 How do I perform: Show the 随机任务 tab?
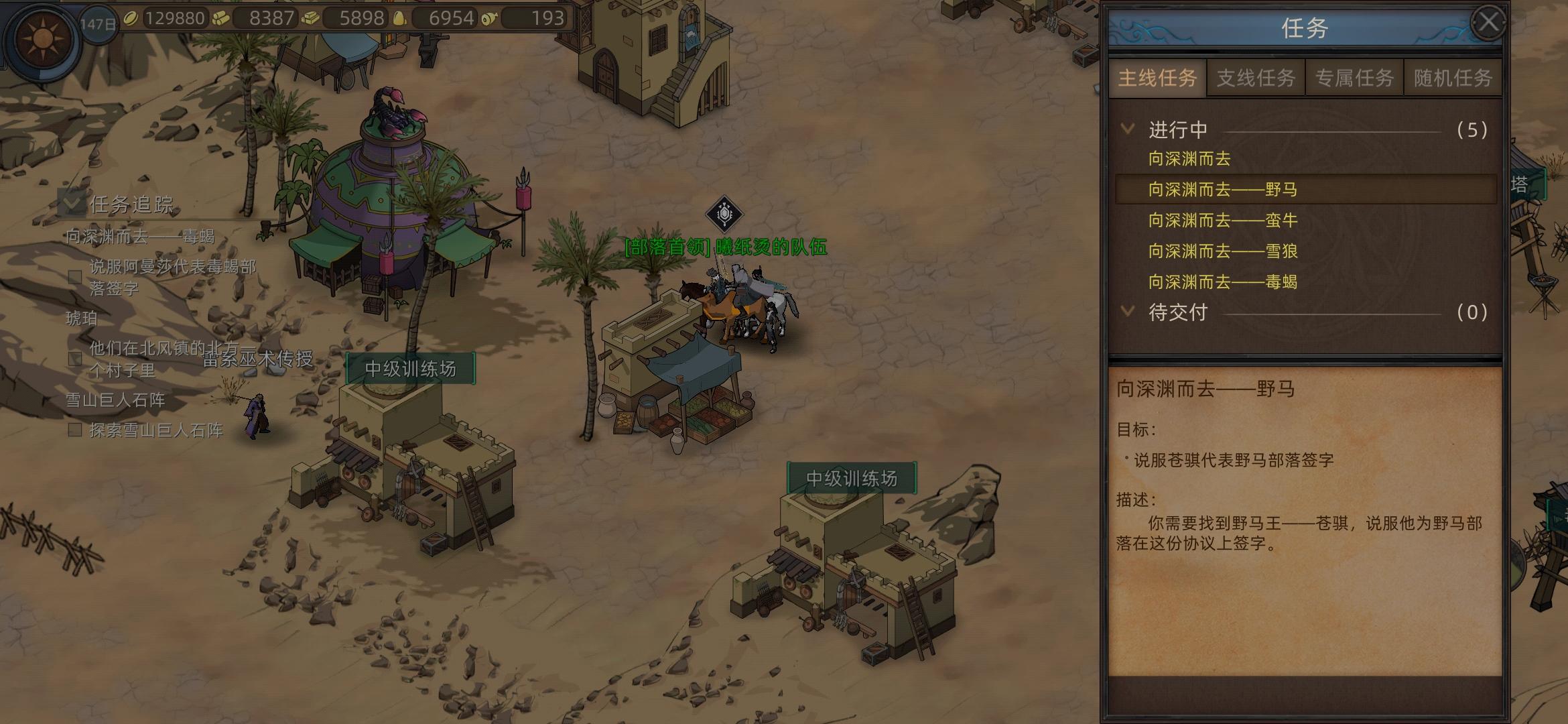pos(1453,78)
